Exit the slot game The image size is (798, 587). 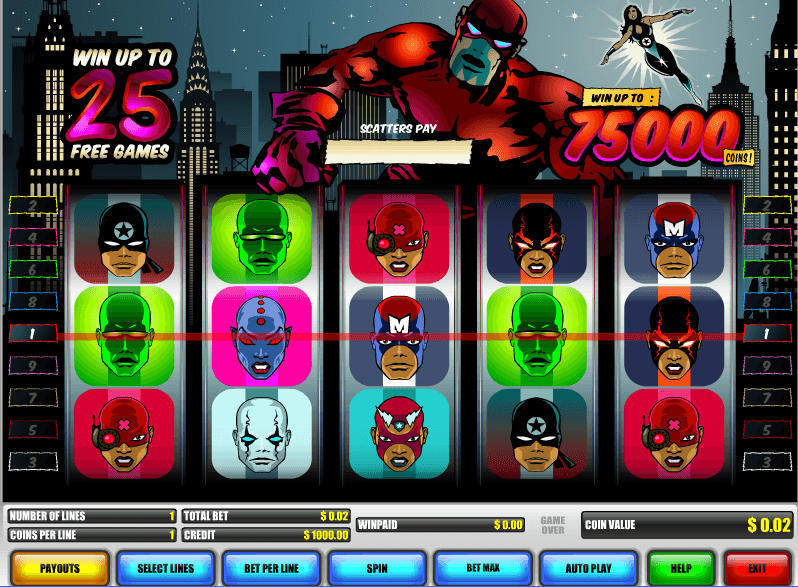pos(758,568)
